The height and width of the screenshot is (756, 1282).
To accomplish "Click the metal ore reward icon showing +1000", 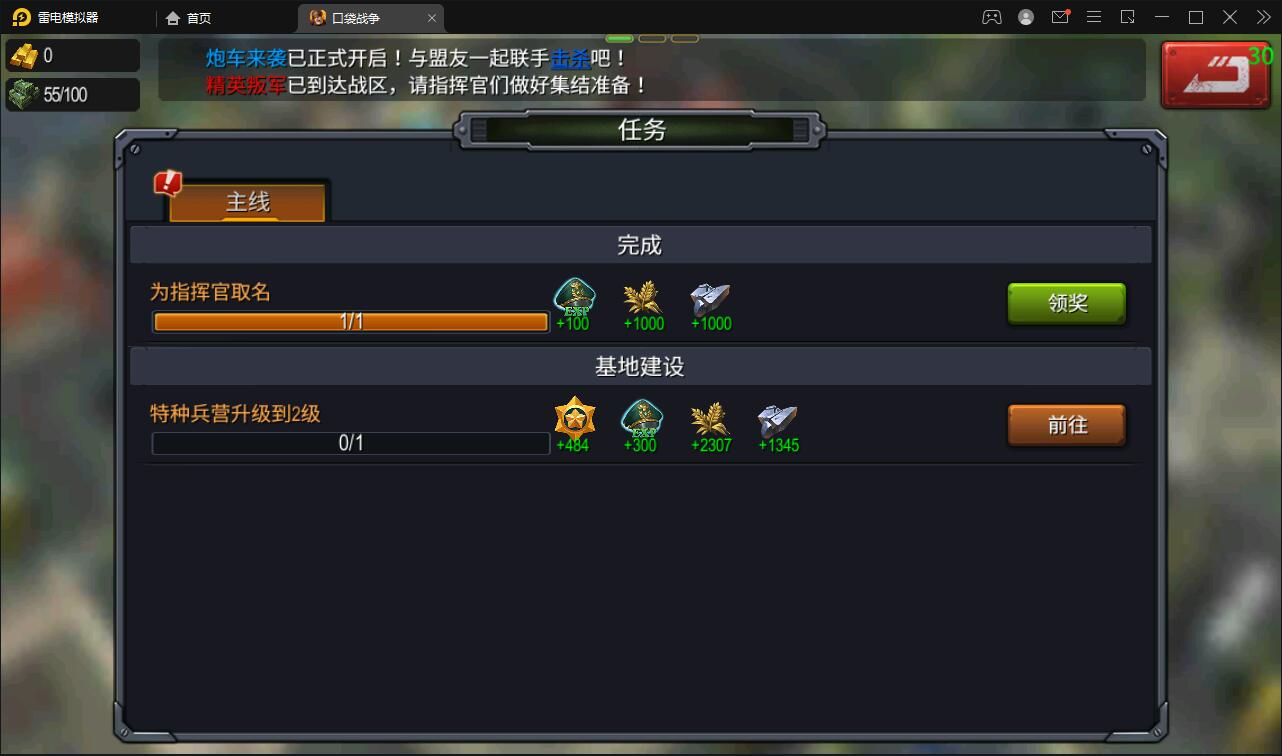I will [x=710, y=298].
